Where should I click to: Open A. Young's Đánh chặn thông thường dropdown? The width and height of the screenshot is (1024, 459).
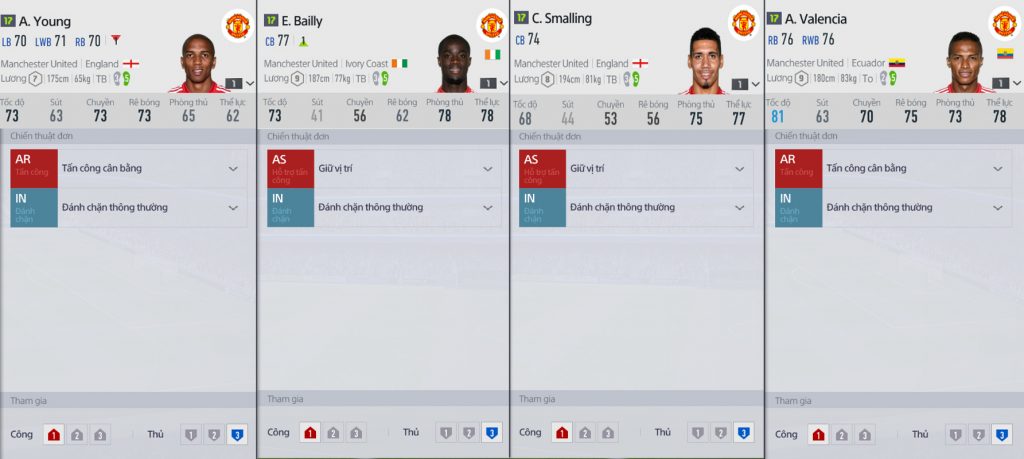point(233,207)
